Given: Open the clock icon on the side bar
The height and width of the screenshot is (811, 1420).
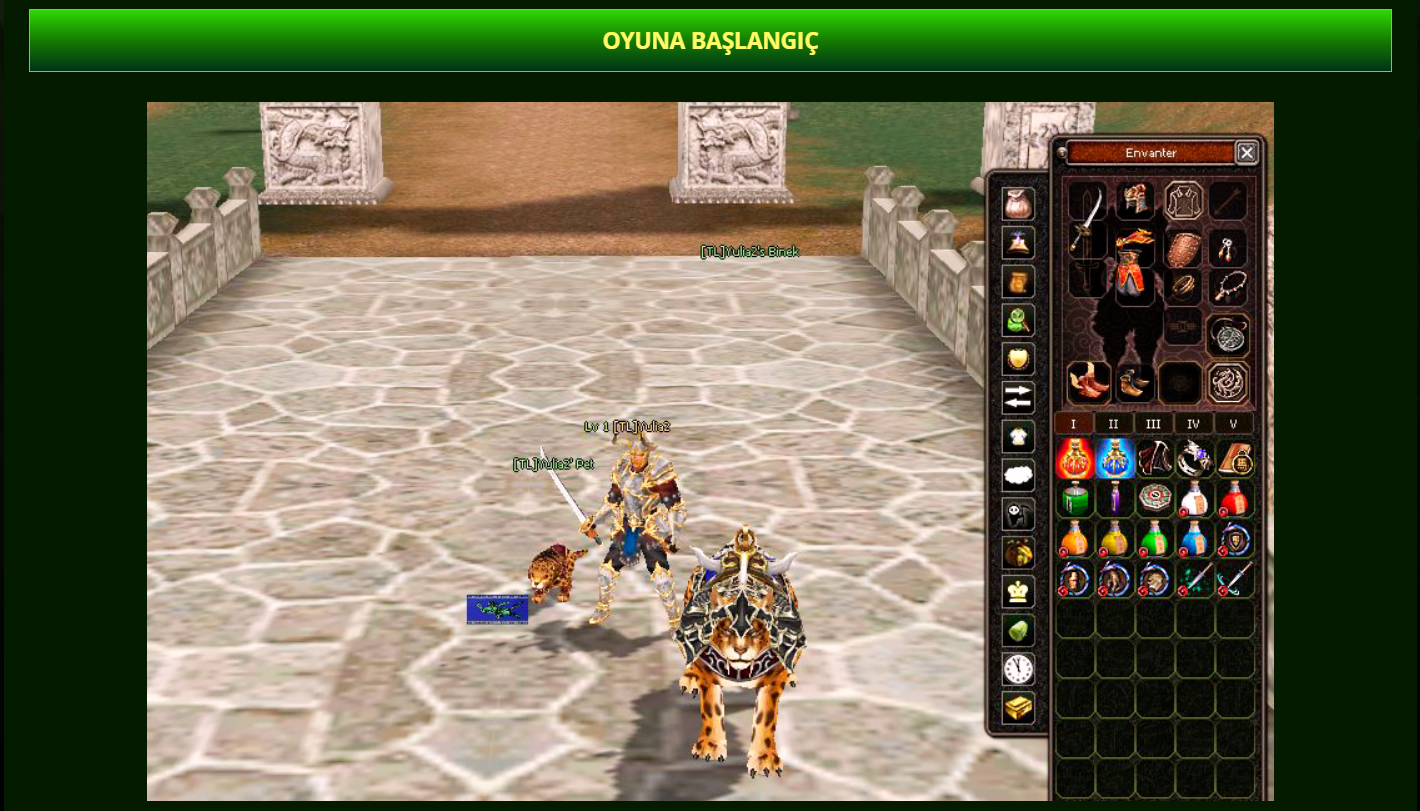Looking at the screenshot, I should (x=1018, y=669).
